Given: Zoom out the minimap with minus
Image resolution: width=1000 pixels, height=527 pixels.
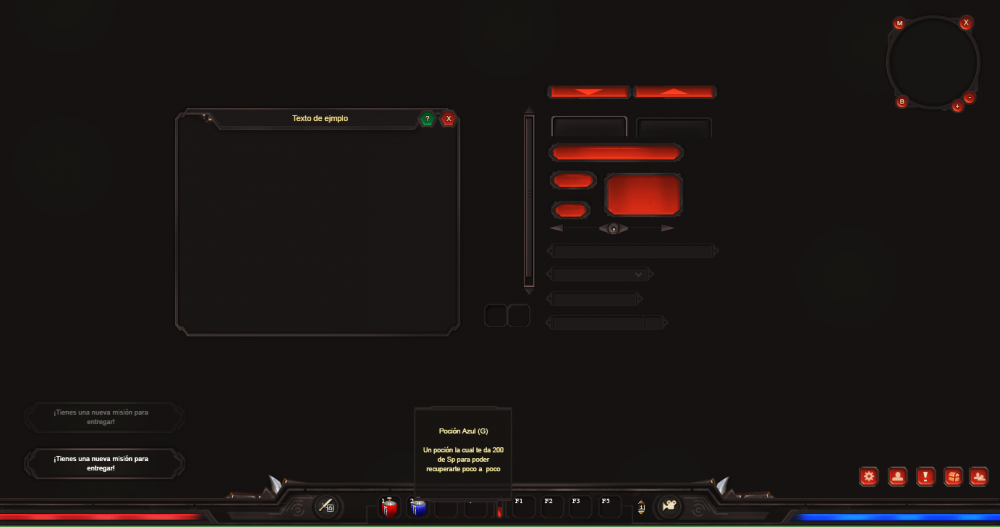Looking at the screenshot, I should (969, 98).
